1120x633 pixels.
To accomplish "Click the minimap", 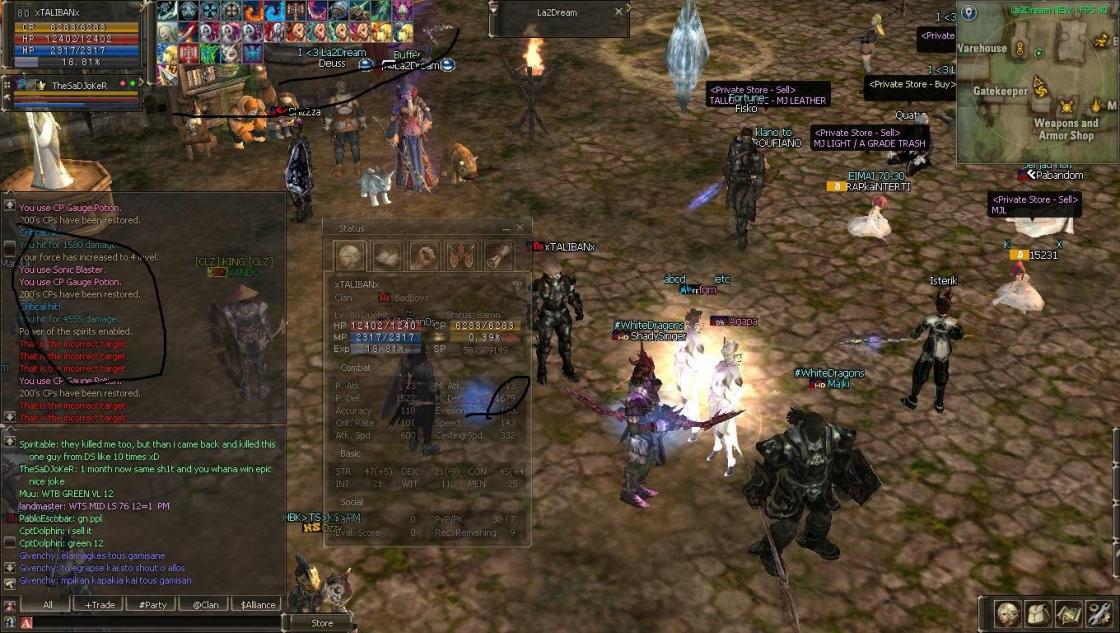I will 1037,90.
